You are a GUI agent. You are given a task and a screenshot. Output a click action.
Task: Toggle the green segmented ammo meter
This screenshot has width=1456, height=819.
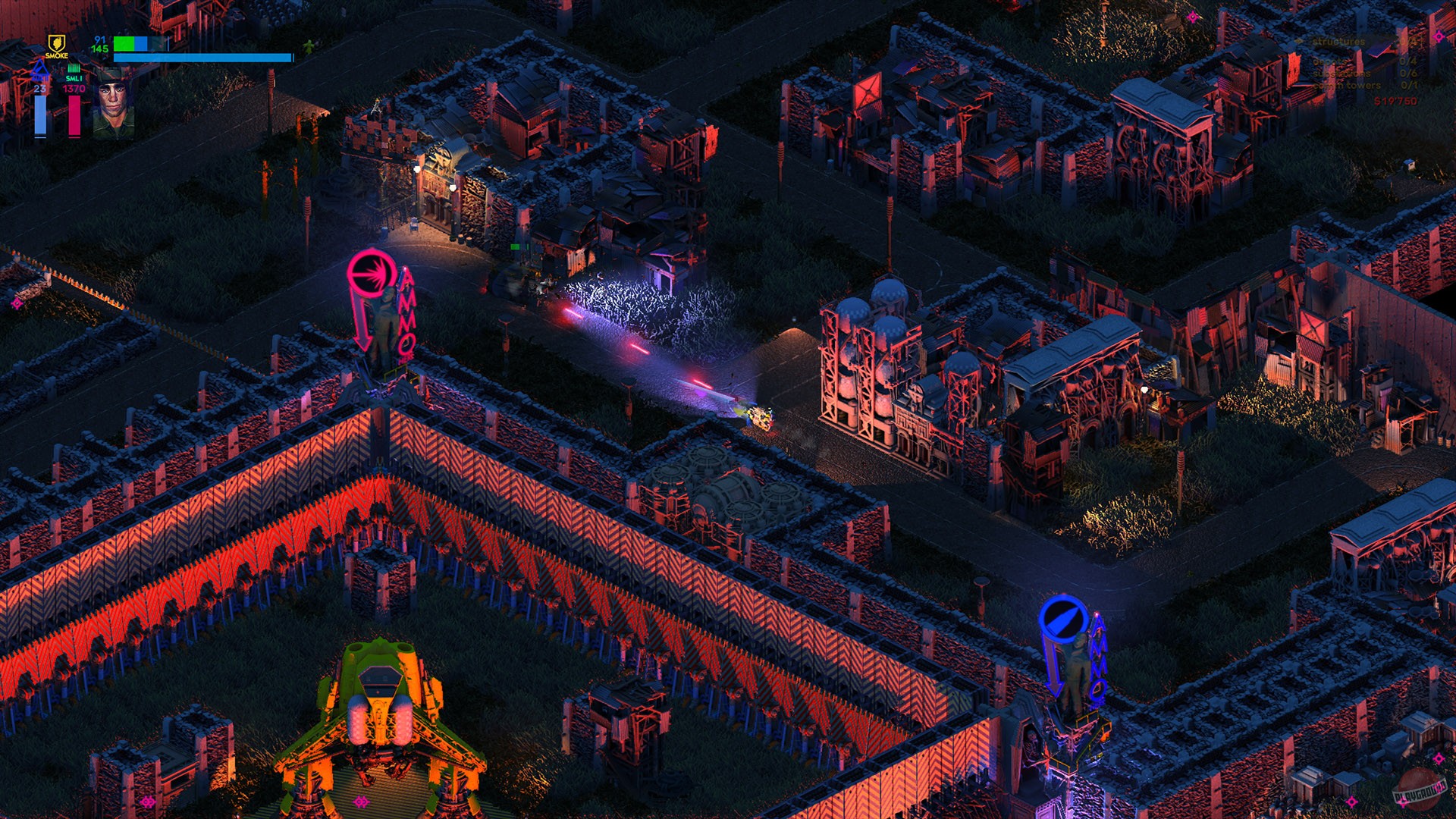74,68
